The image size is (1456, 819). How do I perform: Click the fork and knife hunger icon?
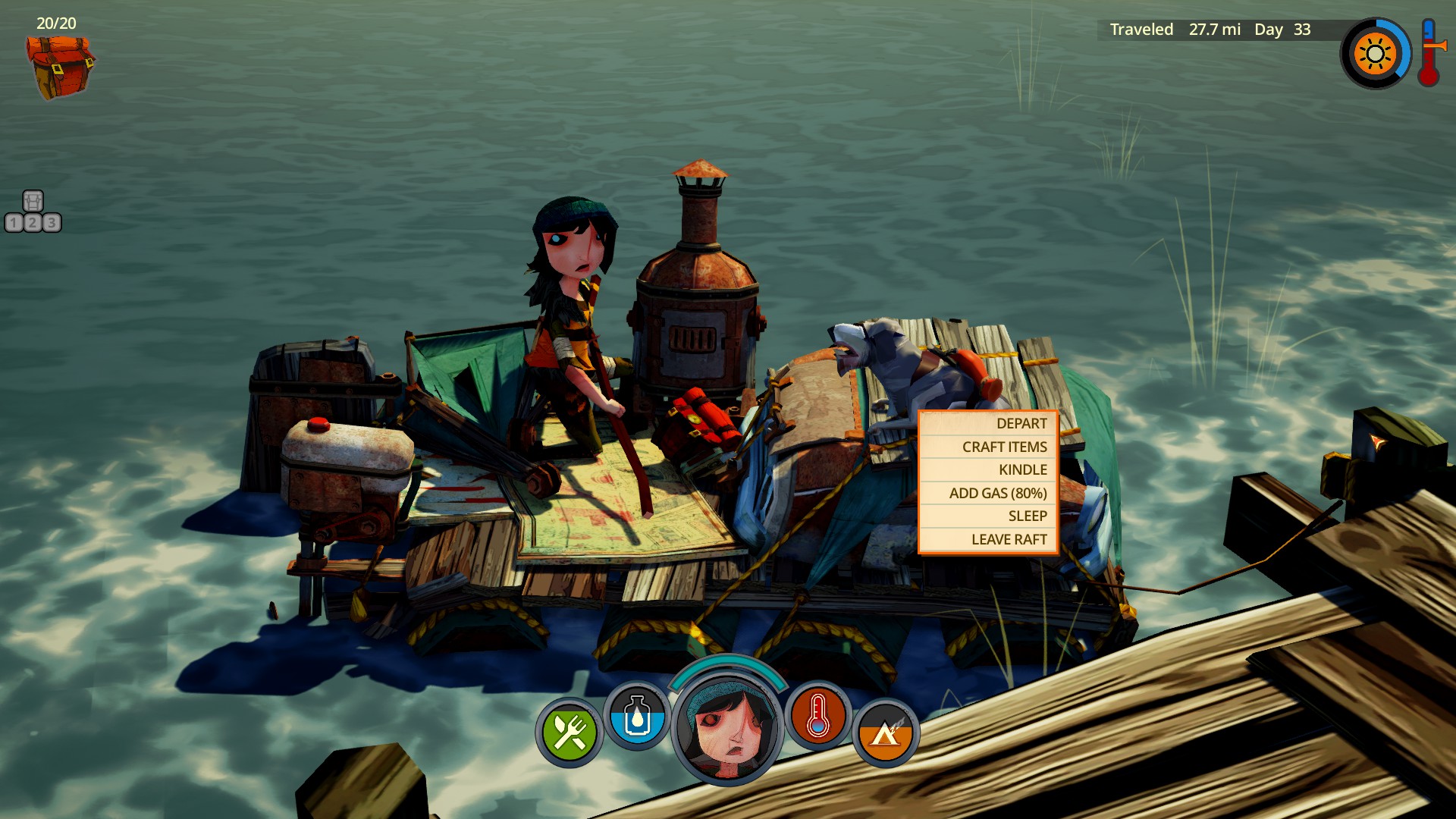[x=570, y=732]
